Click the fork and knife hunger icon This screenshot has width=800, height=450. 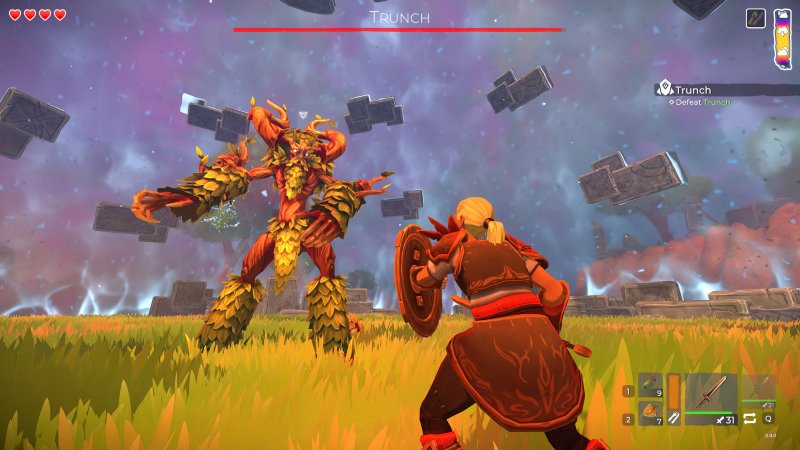point(673,420)
